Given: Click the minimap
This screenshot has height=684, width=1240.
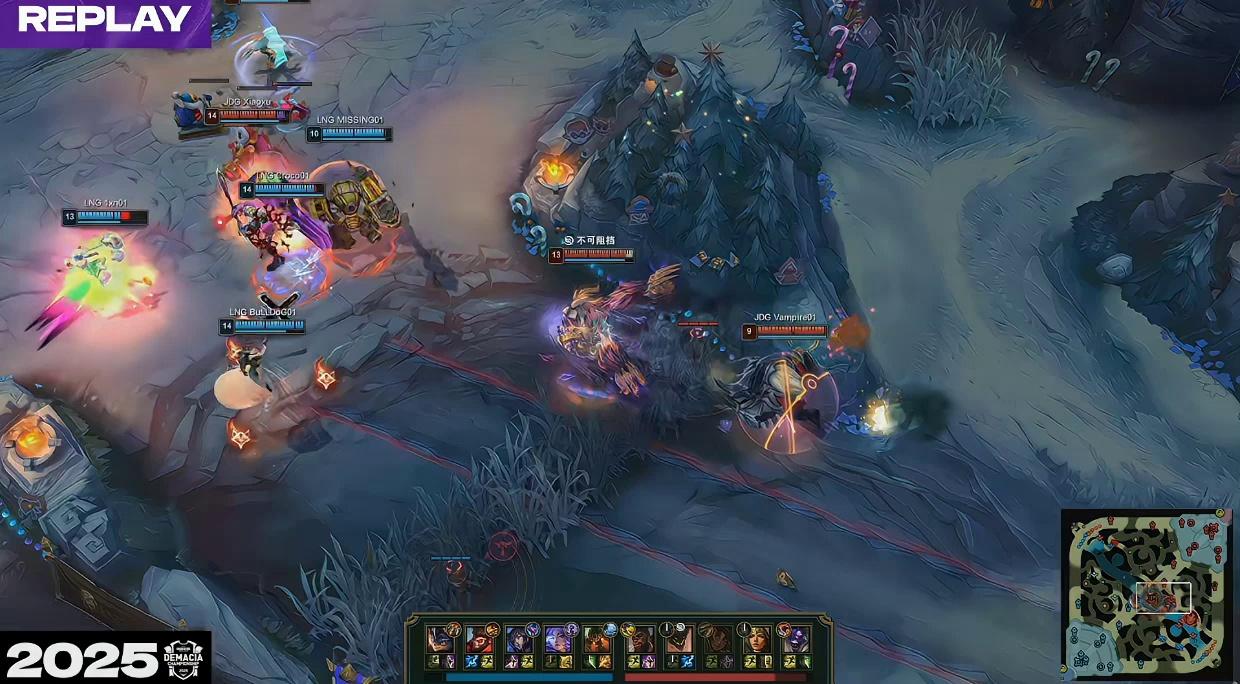Looking at the screenshot, I should coord(1146,594).
